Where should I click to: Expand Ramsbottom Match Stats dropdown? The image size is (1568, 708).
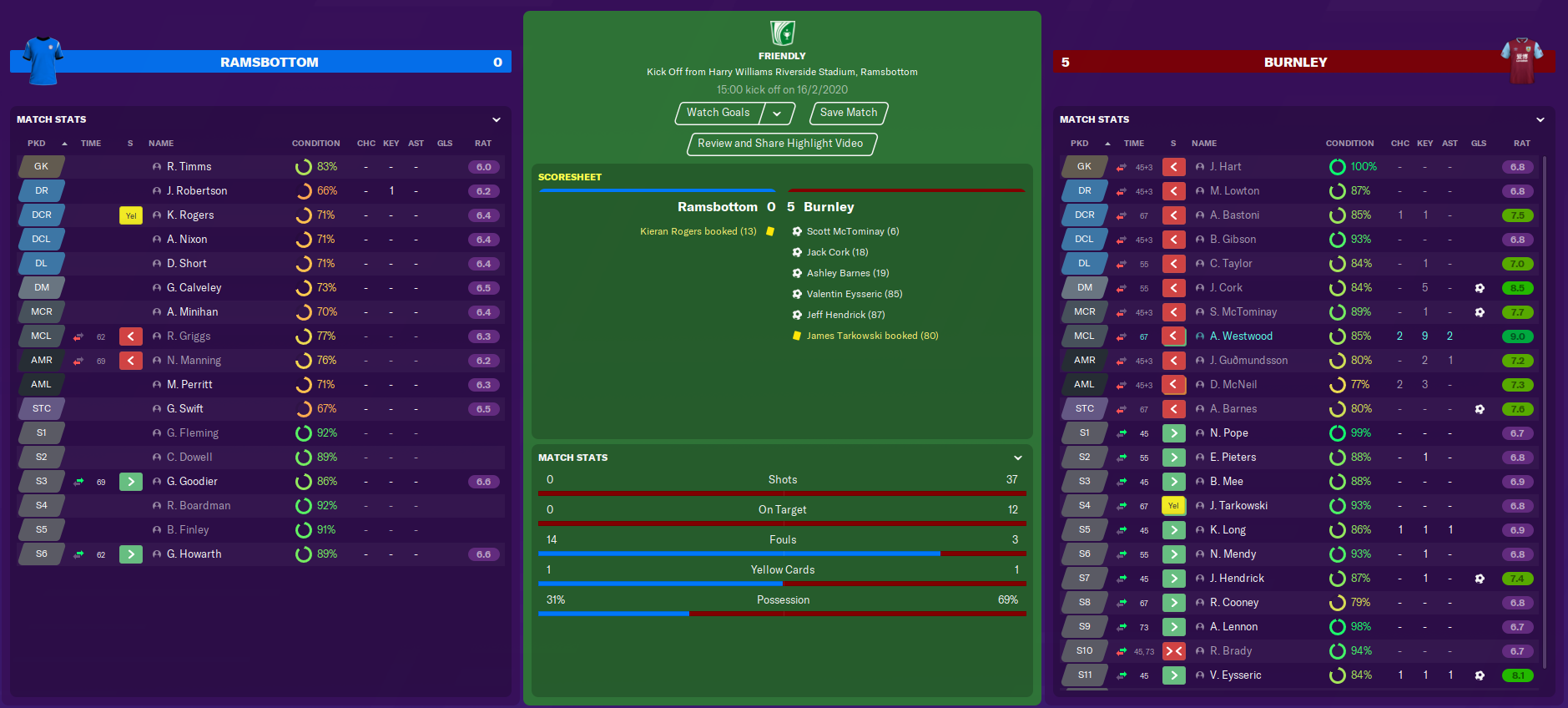[x=497, y=120]
